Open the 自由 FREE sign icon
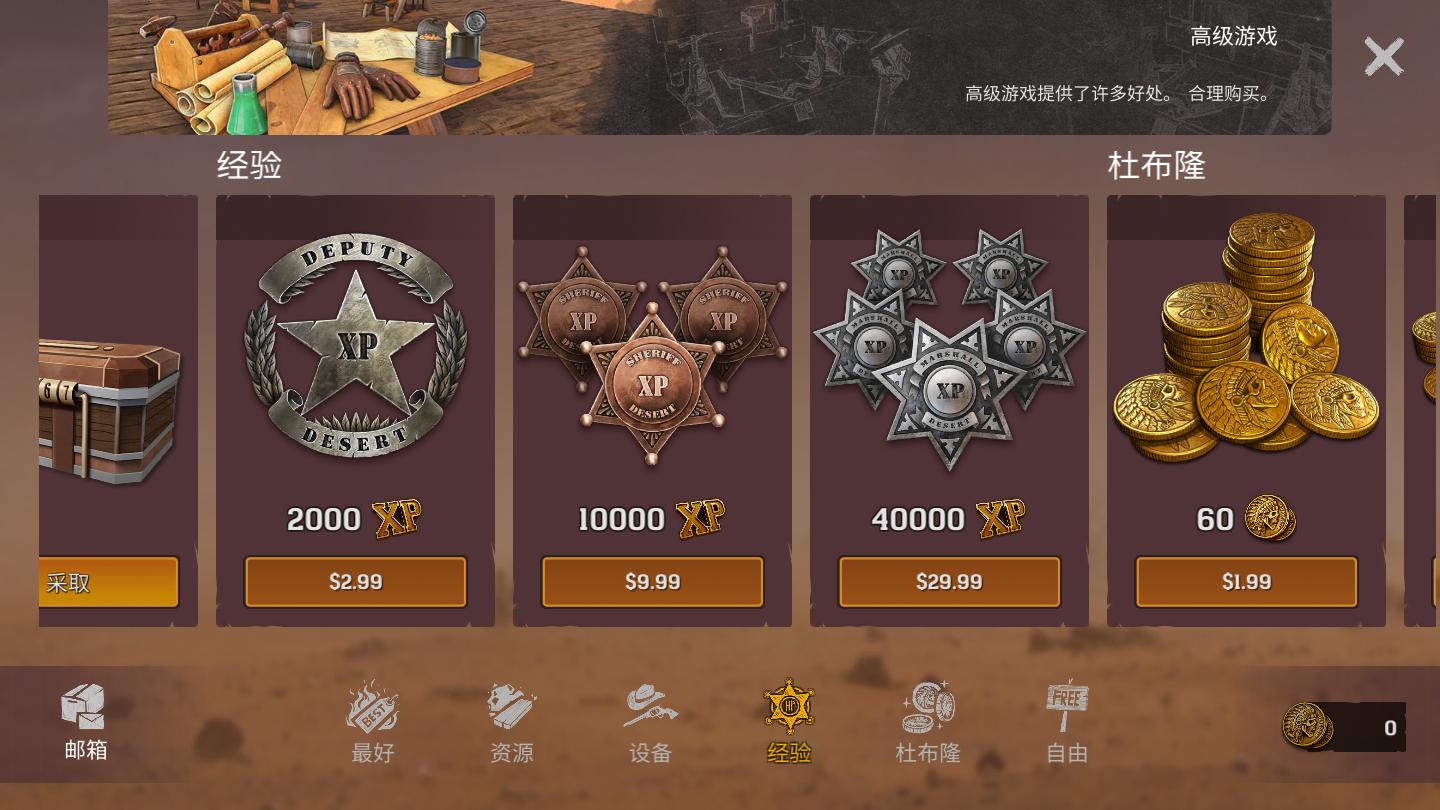1440x810 pixels. click(x=1066, y=703)
